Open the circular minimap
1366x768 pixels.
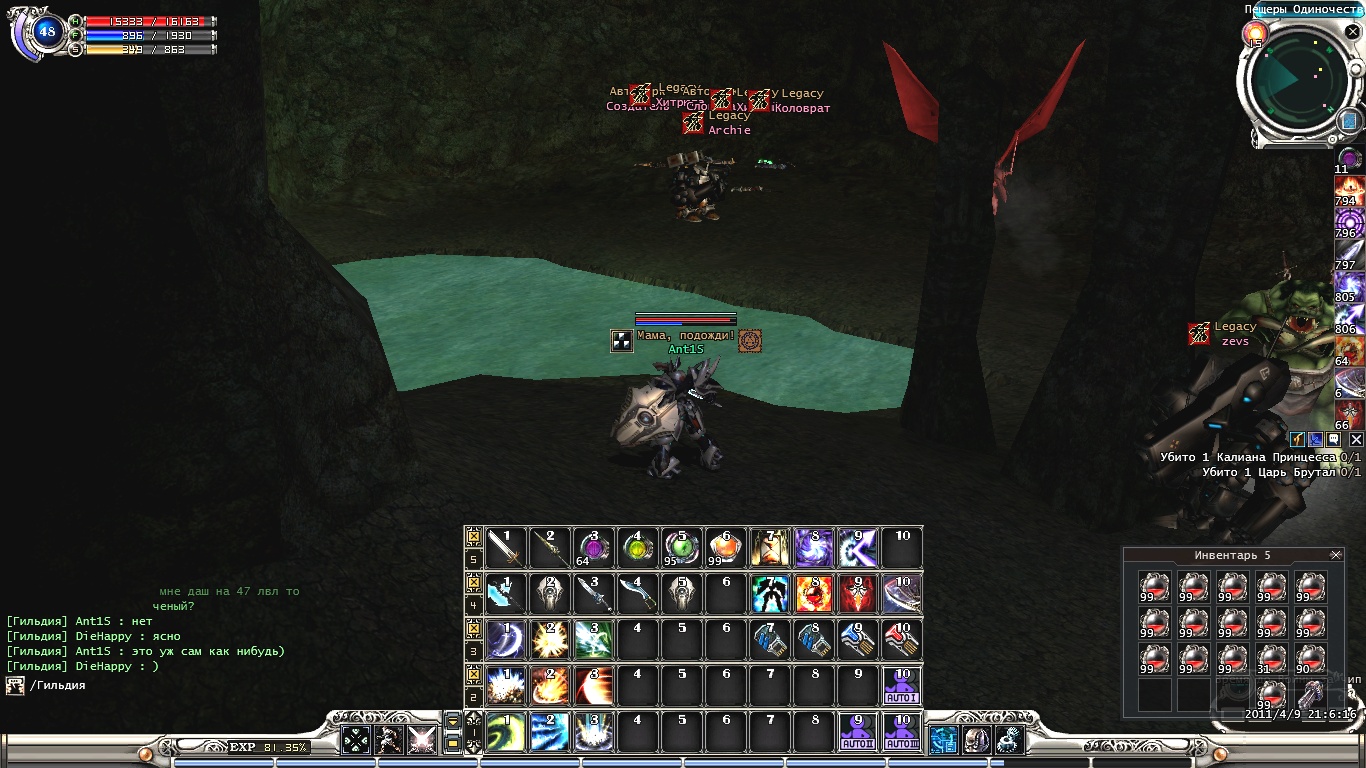click(1293, 84)
